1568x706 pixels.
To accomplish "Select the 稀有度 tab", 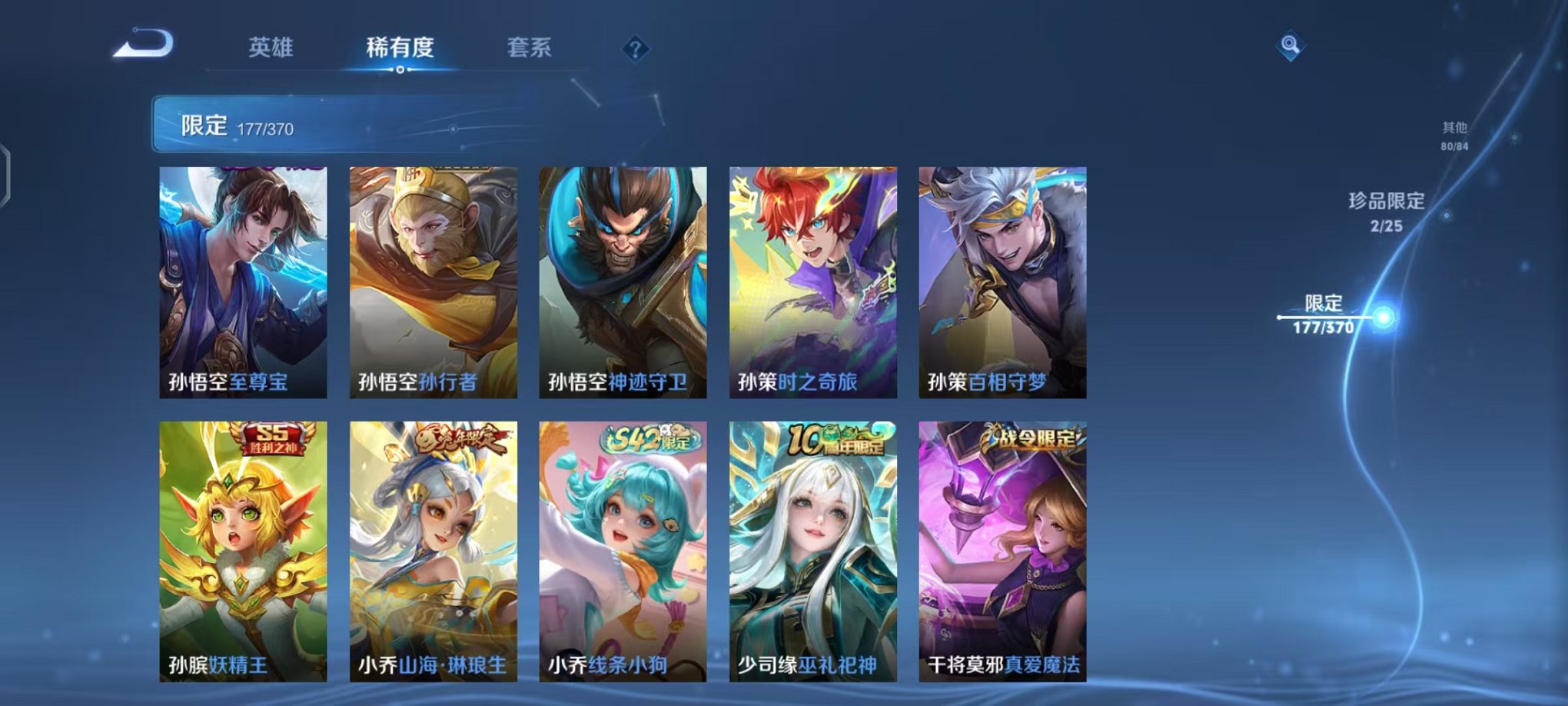I will click(400, 48).
